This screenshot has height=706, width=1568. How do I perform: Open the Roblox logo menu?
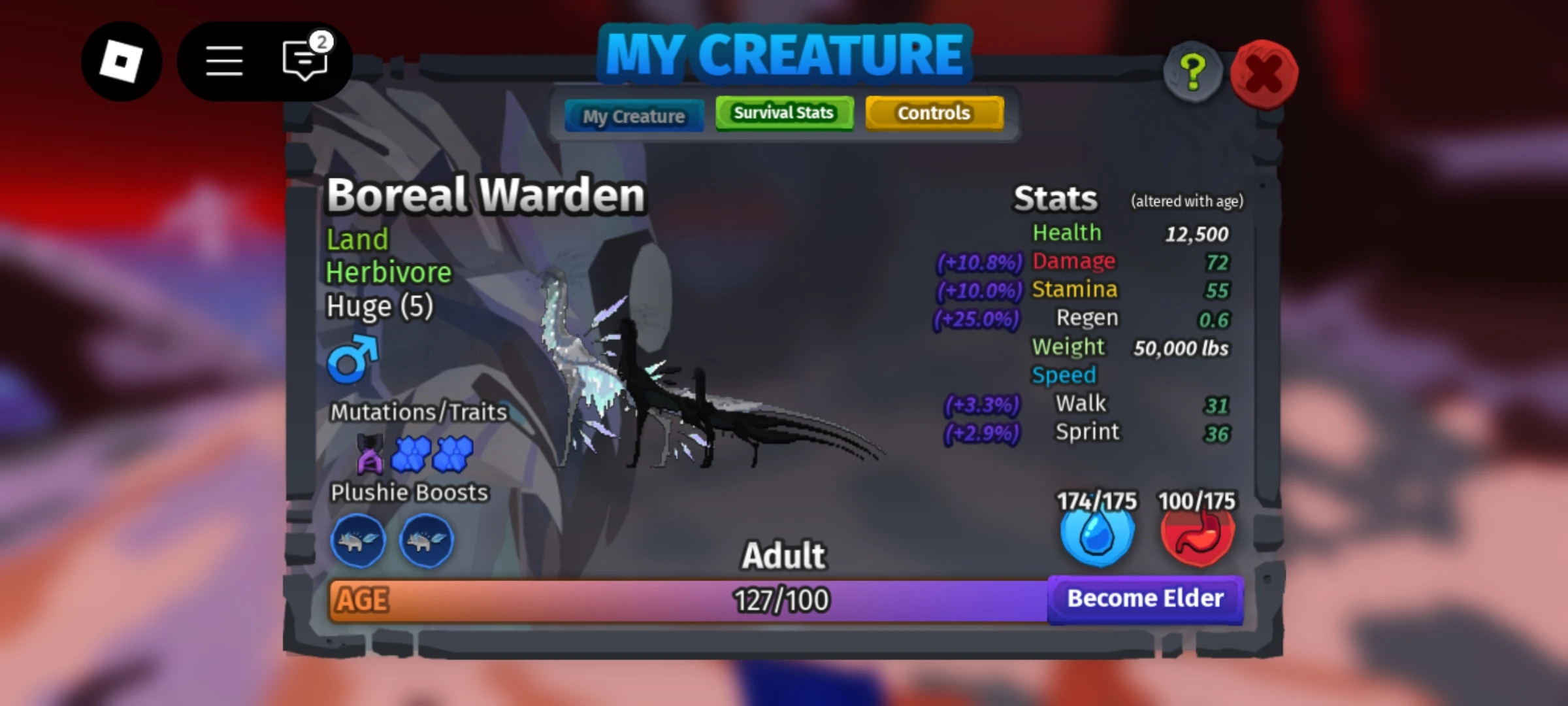(x=122, y=59)
